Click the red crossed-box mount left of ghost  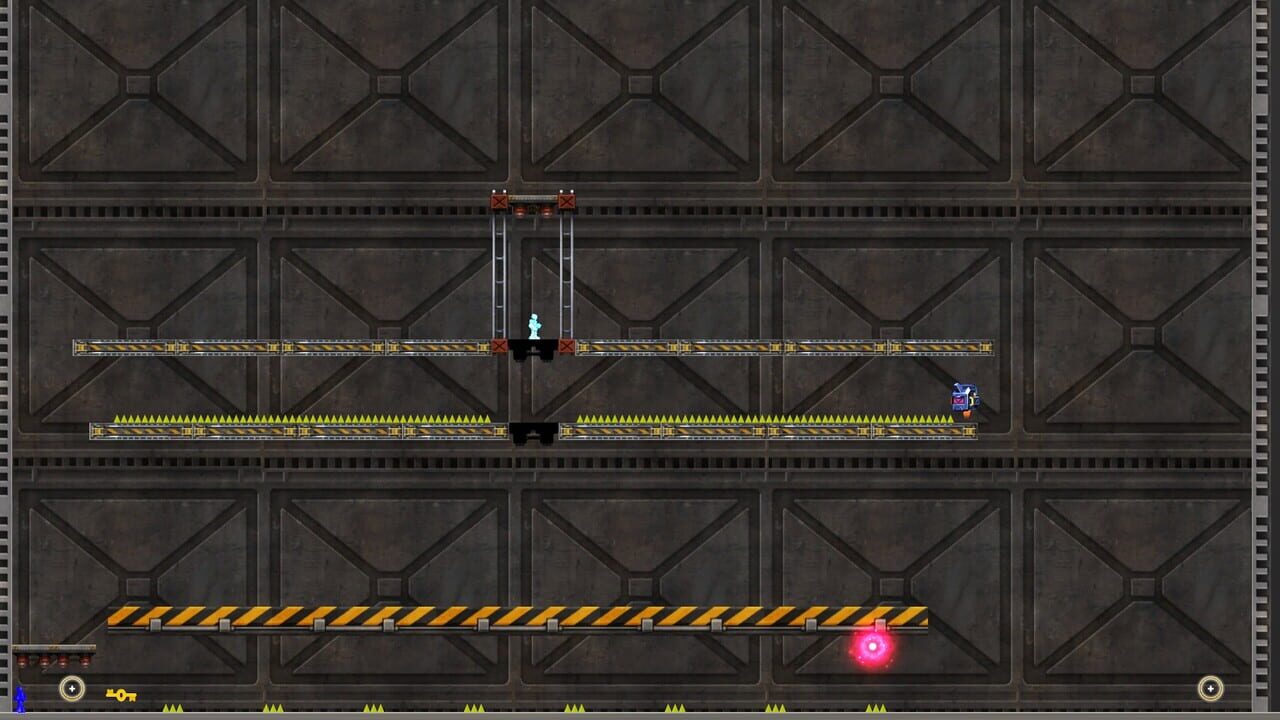tap(497, 345)
